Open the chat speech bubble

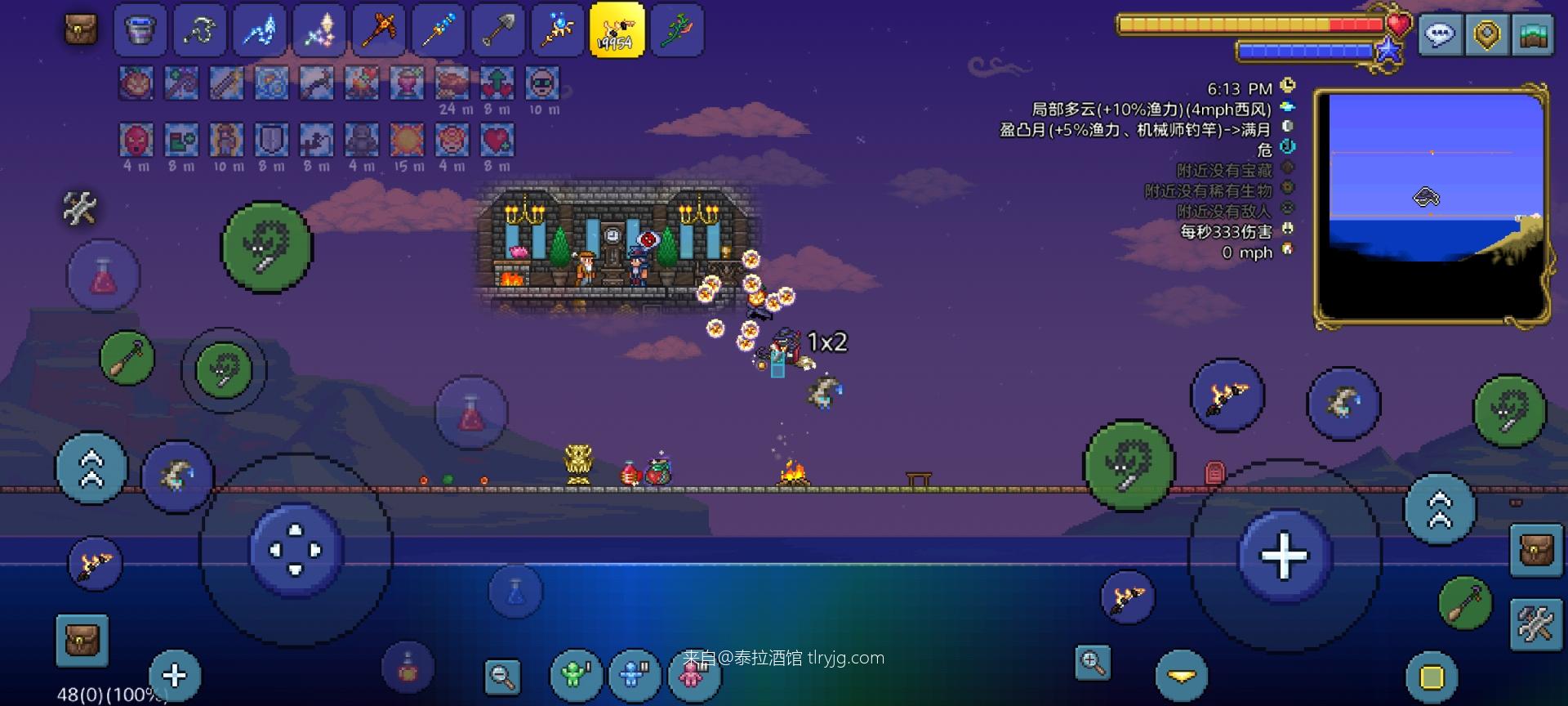point(1440,35)
